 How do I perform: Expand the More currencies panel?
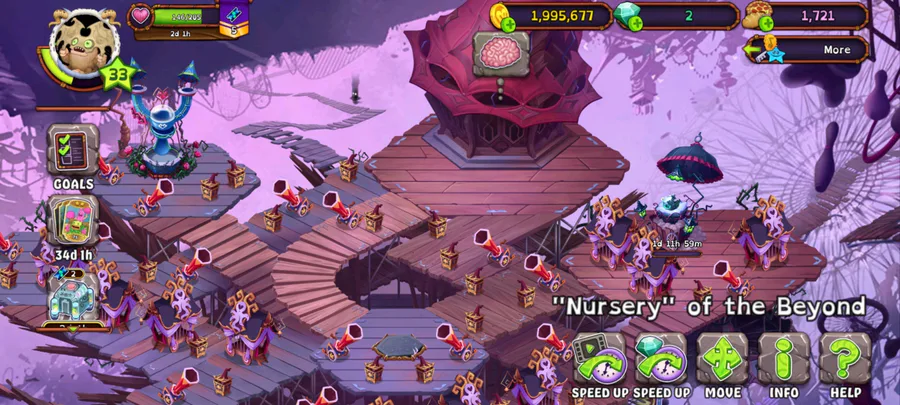click(x=806, y=49)
